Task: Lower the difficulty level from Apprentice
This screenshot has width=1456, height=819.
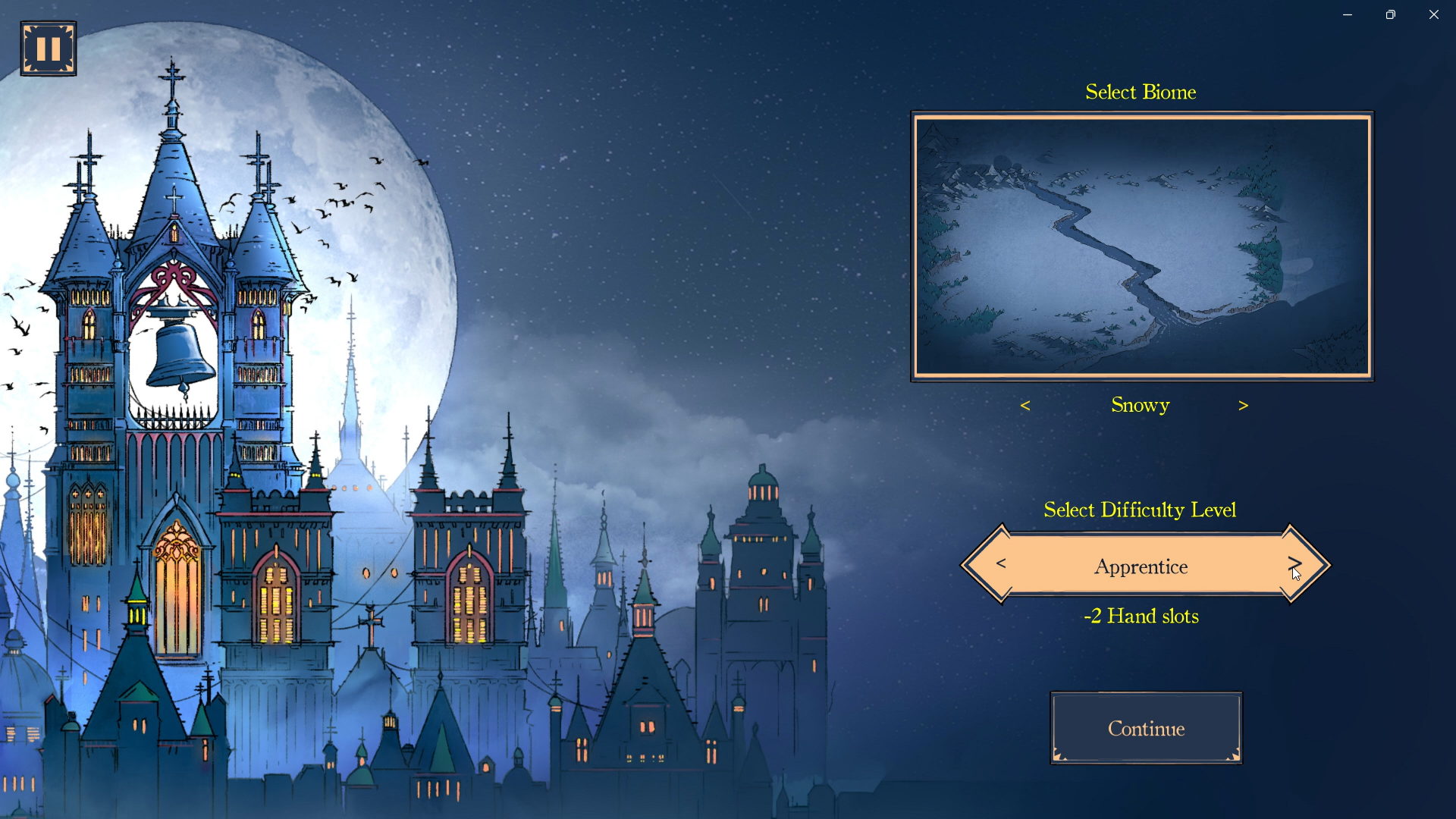Action: (1001, 564)
